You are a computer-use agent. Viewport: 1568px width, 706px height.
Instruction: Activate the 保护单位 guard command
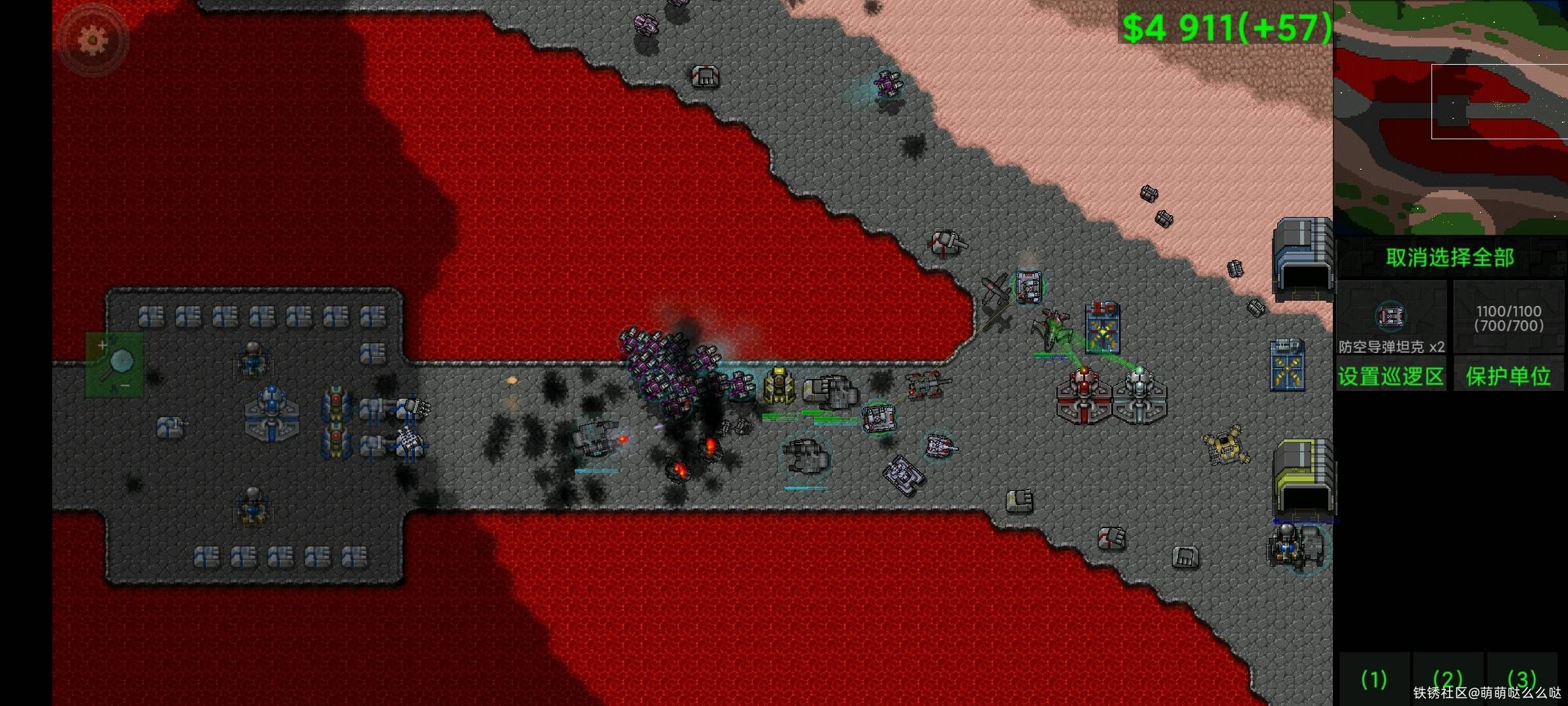pos(1508,376)
